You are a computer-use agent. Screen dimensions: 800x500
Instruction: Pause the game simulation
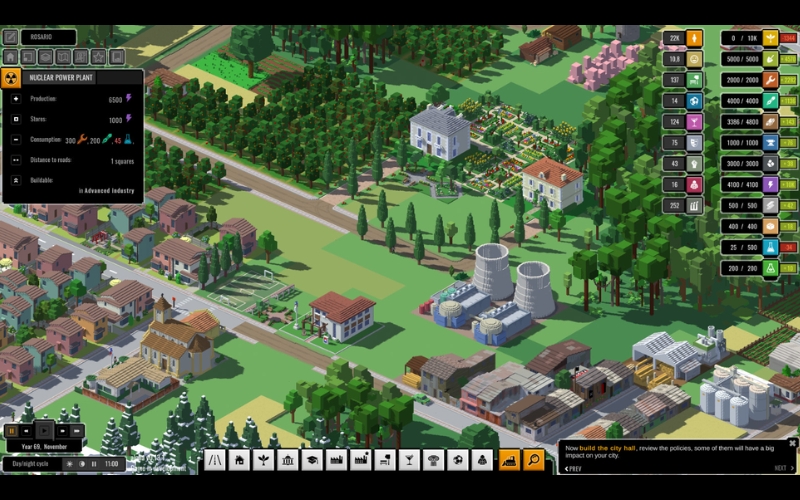point(12,431)
